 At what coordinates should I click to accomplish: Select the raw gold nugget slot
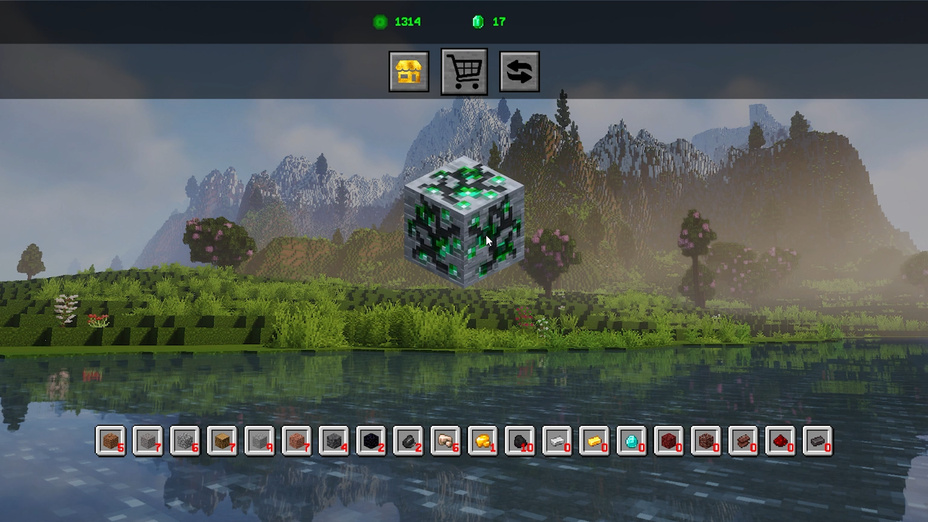point(482,440)
